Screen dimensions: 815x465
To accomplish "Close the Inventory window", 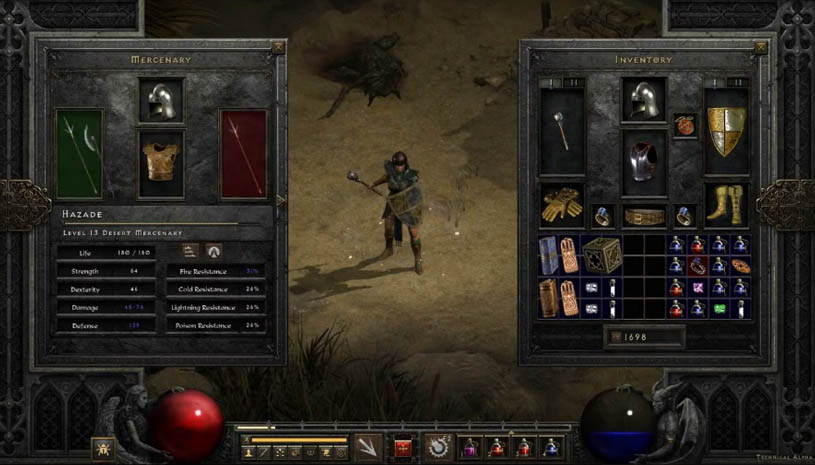I will 762,47.
